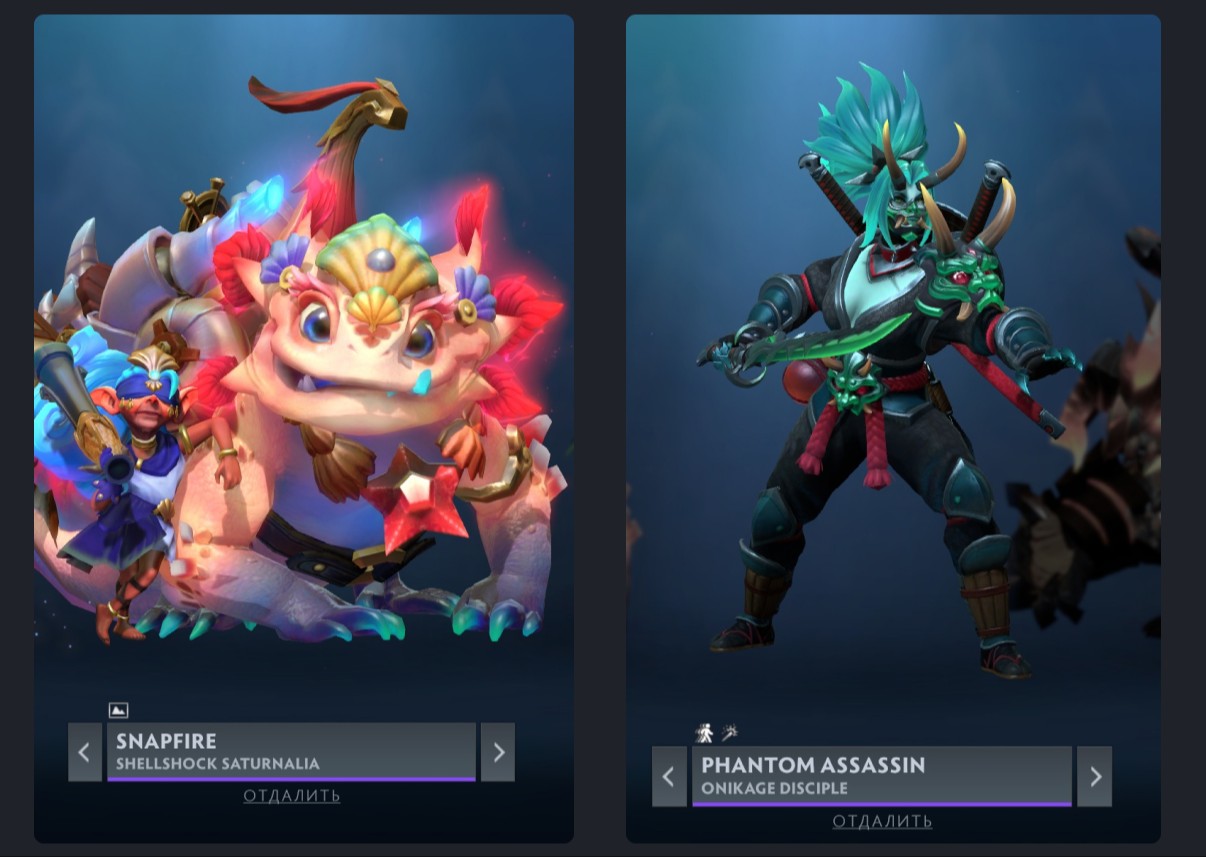This screenshot has height=857, width=1206.
Task: Go to the next item after Snapfire's set
Action: click(x=498, y=752)
